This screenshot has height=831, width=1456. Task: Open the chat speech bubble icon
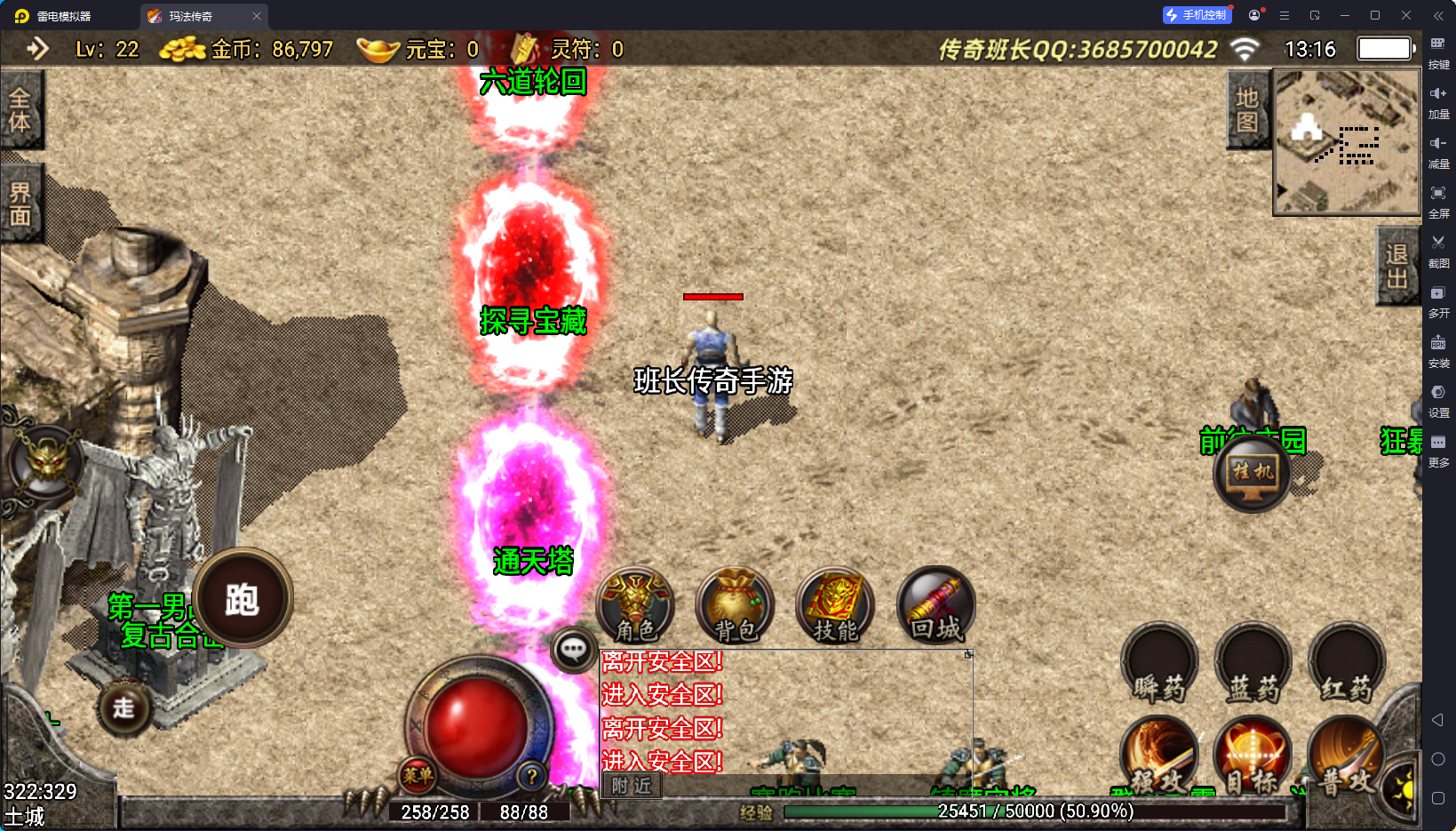point(573,651)
